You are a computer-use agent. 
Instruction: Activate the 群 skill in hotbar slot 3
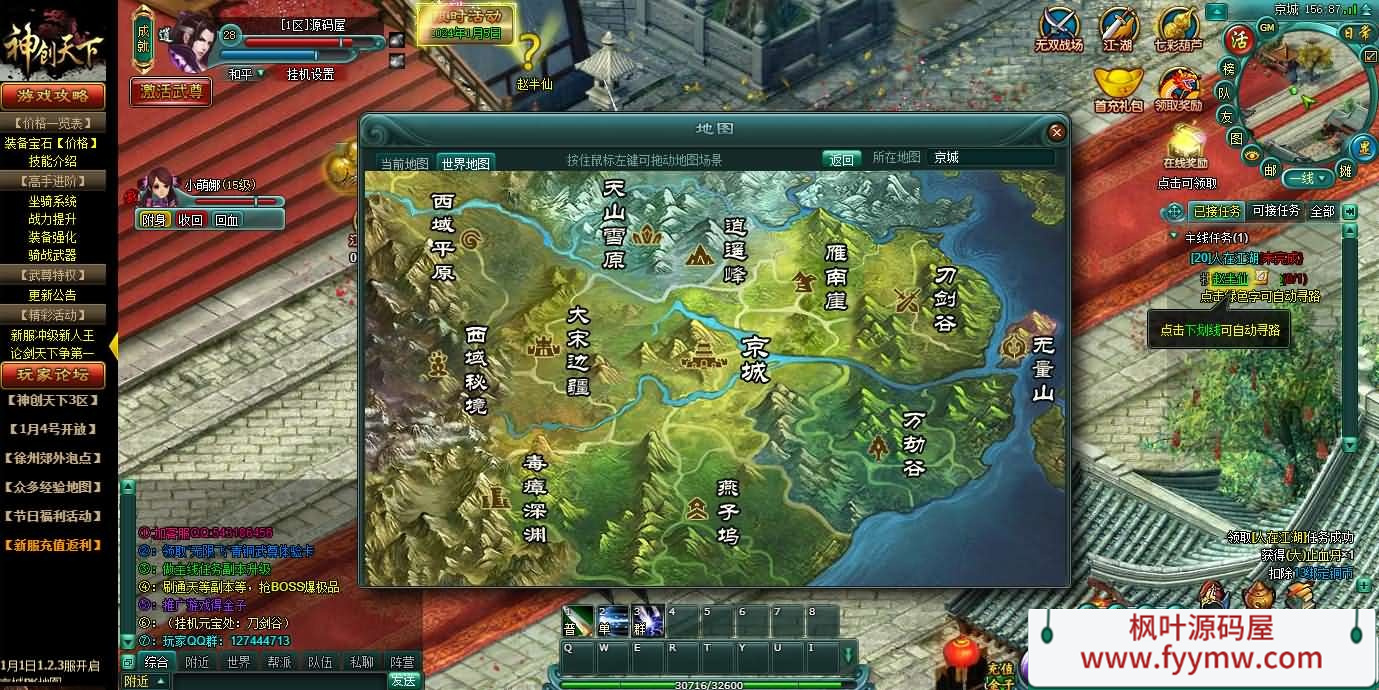(x=643, y=621)
